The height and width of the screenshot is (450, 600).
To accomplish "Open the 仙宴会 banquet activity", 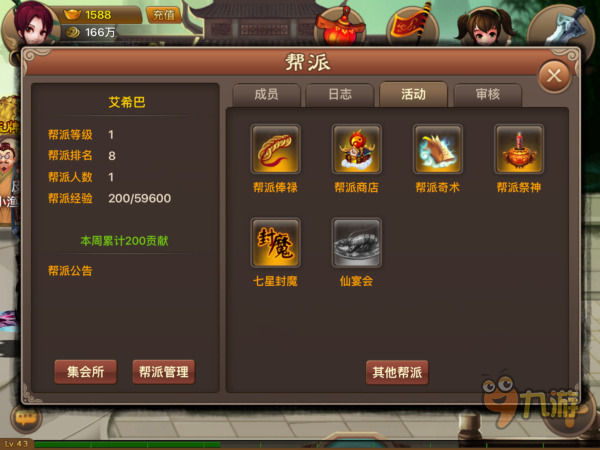I will 357,243.
